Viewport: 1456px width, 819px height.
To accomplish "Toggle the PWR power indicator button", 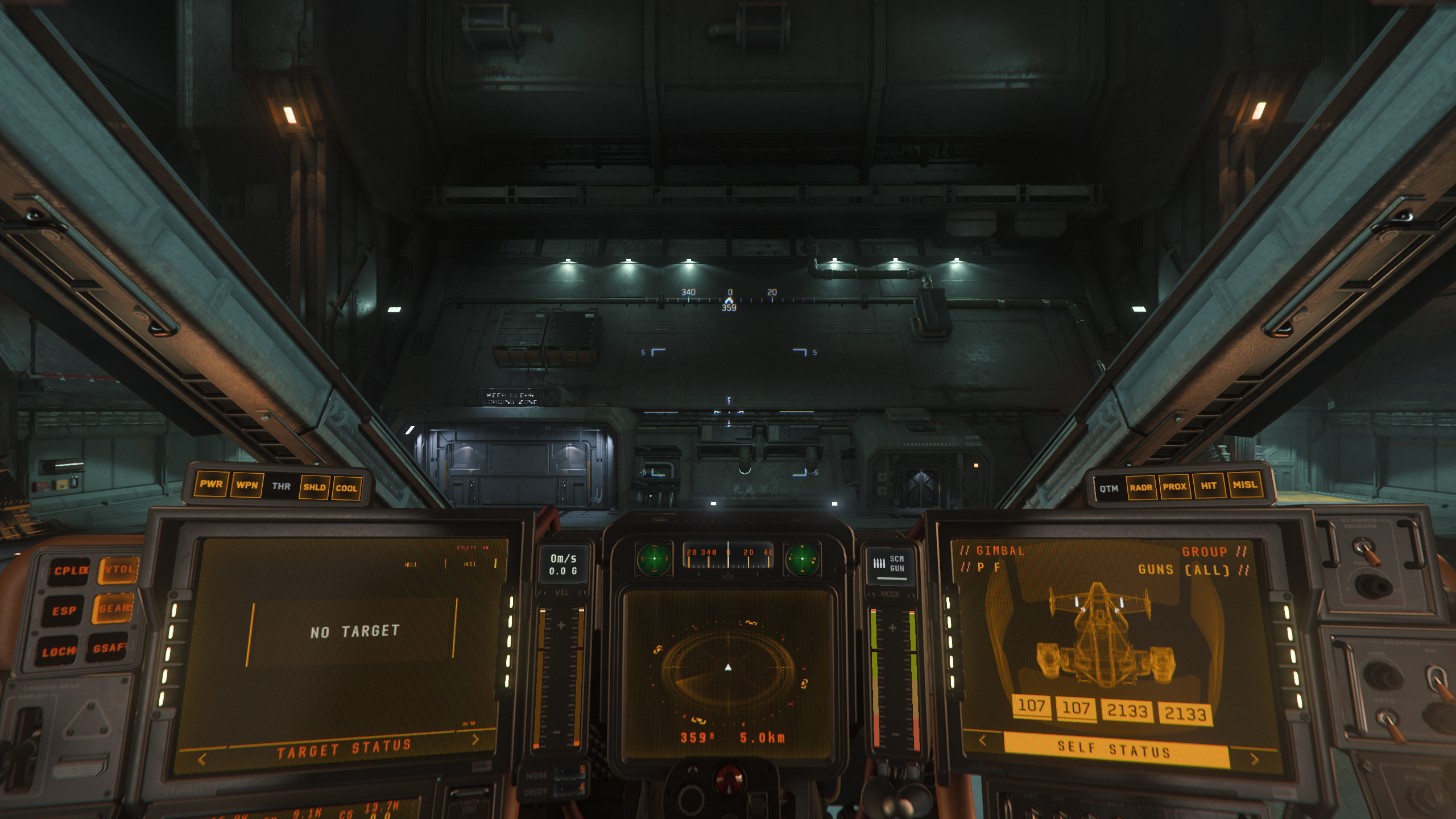I will click(211, 485).
